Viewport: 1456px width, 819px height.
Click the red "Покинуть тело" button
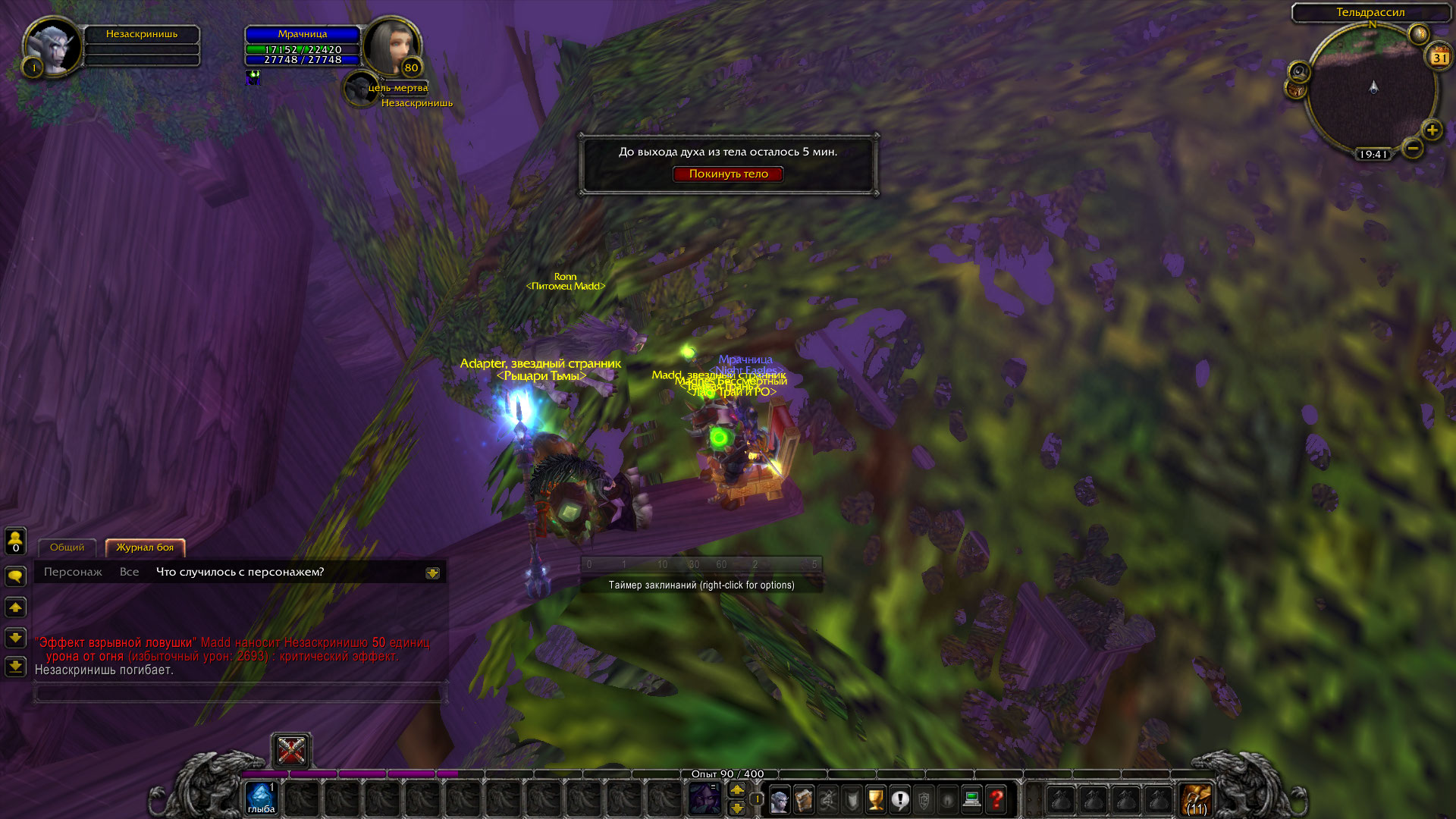point(728,174)
